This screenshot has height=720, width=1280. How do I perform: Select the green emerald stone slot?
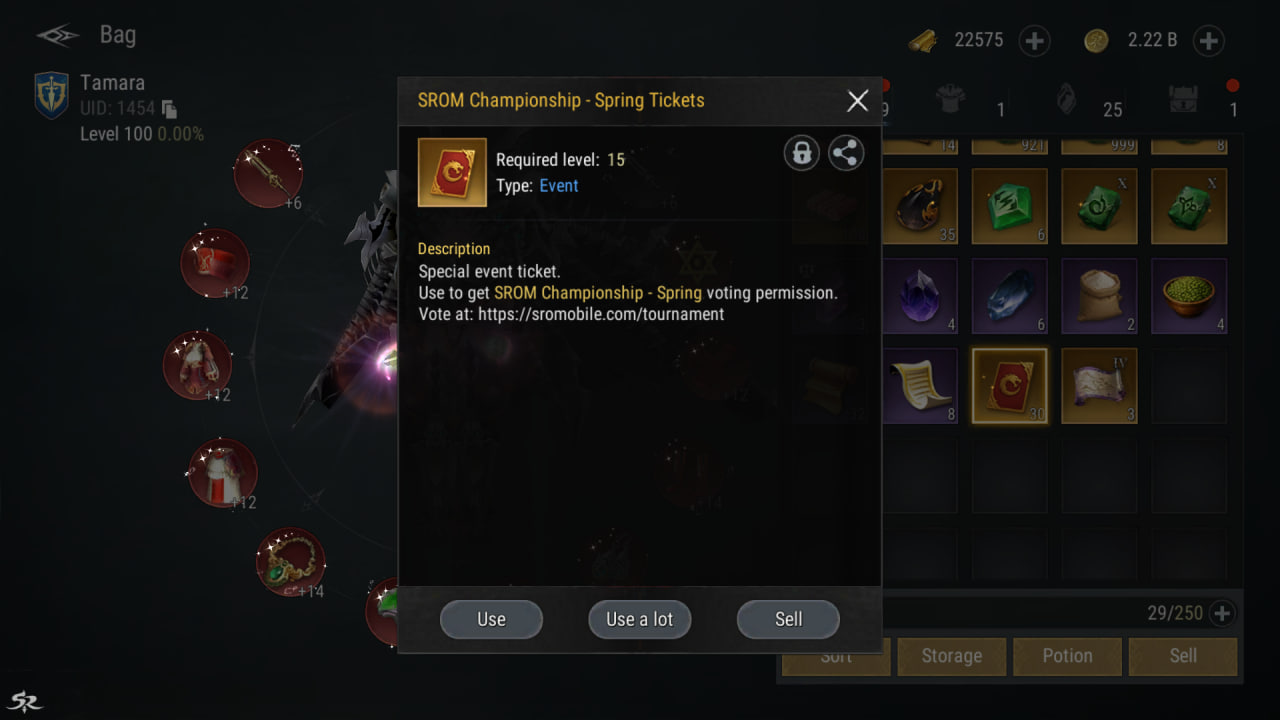[x=1010, y=206]
